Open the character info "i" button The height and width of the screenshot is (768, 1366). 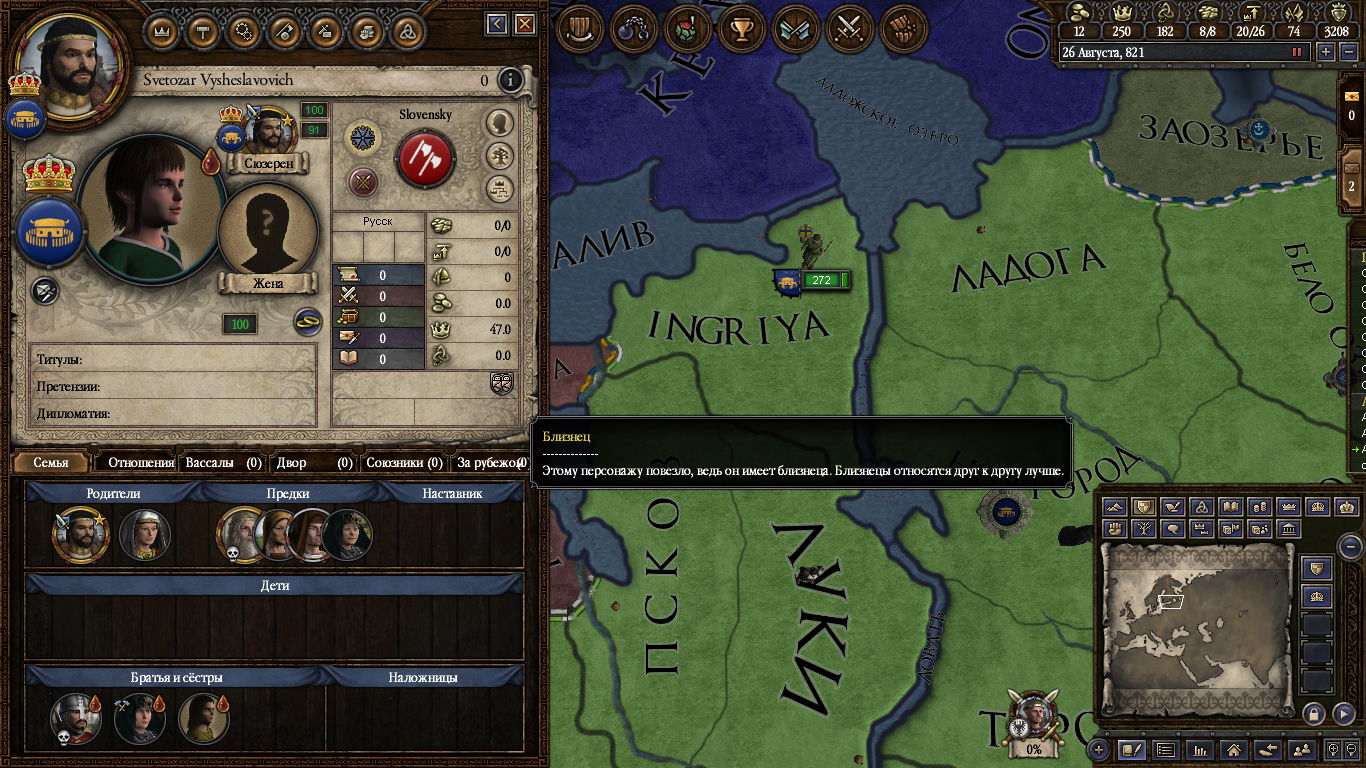(511, 80)
